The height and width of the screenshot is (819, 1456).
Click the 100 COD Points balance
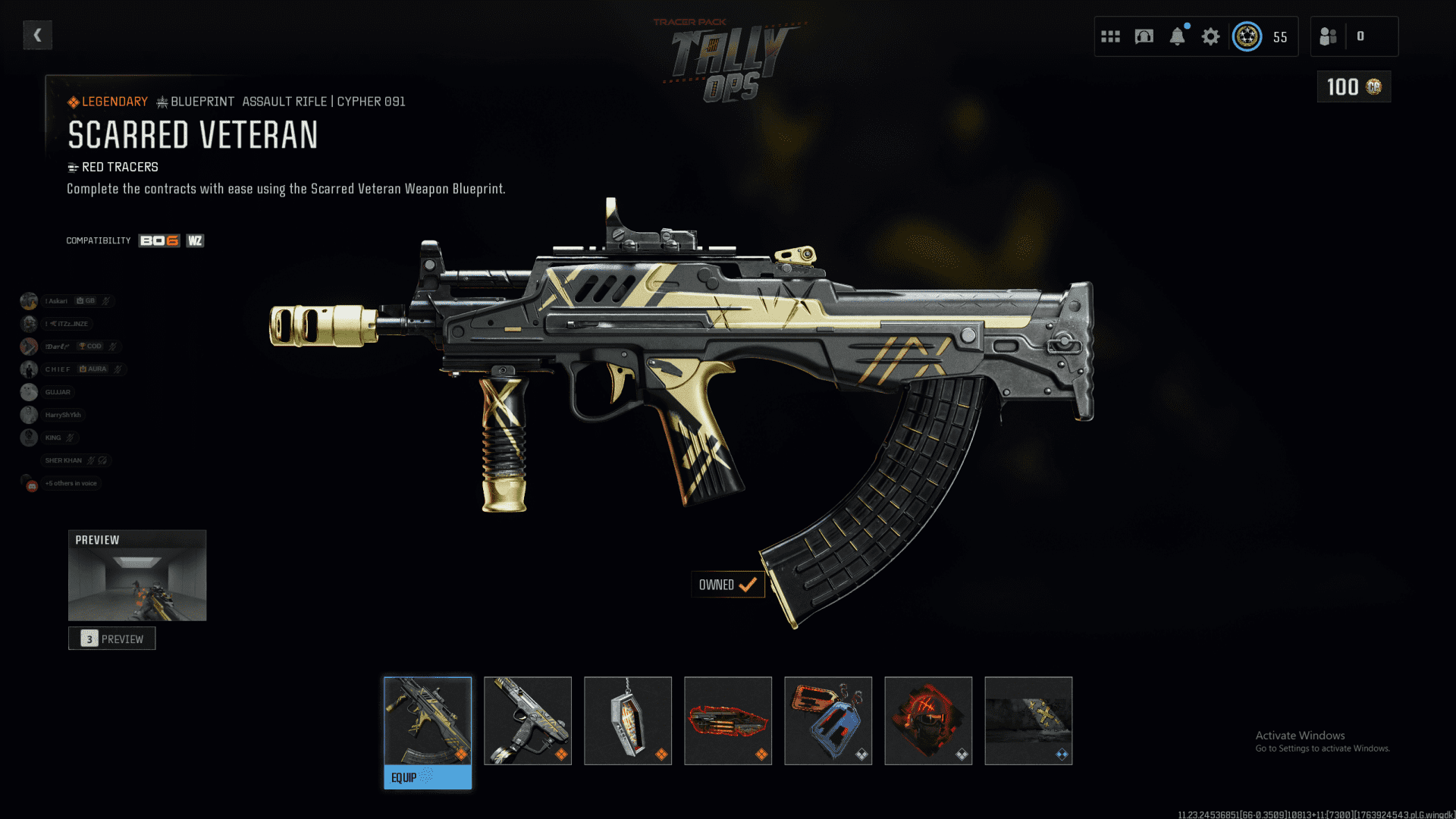1354,87
